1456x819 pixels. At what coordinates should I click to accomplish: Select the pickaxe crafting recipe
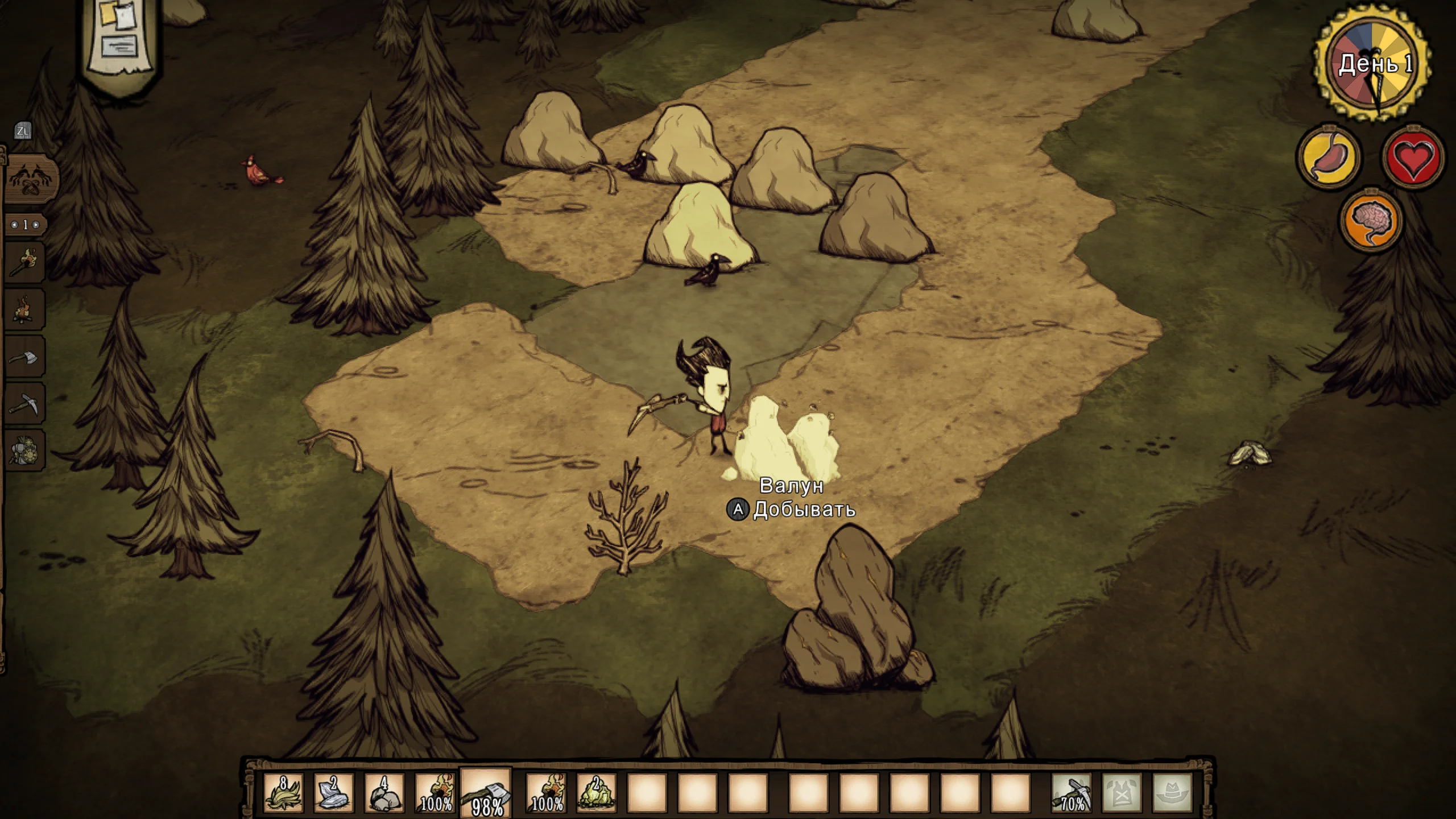25,404
